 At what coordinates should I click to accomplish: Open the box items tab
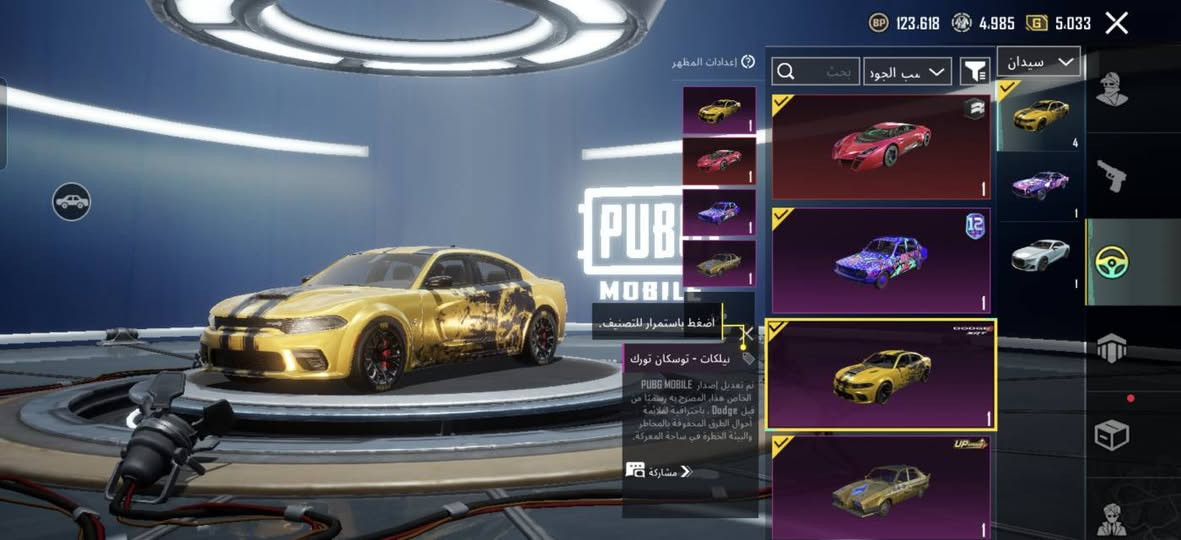coord(1111,434)
